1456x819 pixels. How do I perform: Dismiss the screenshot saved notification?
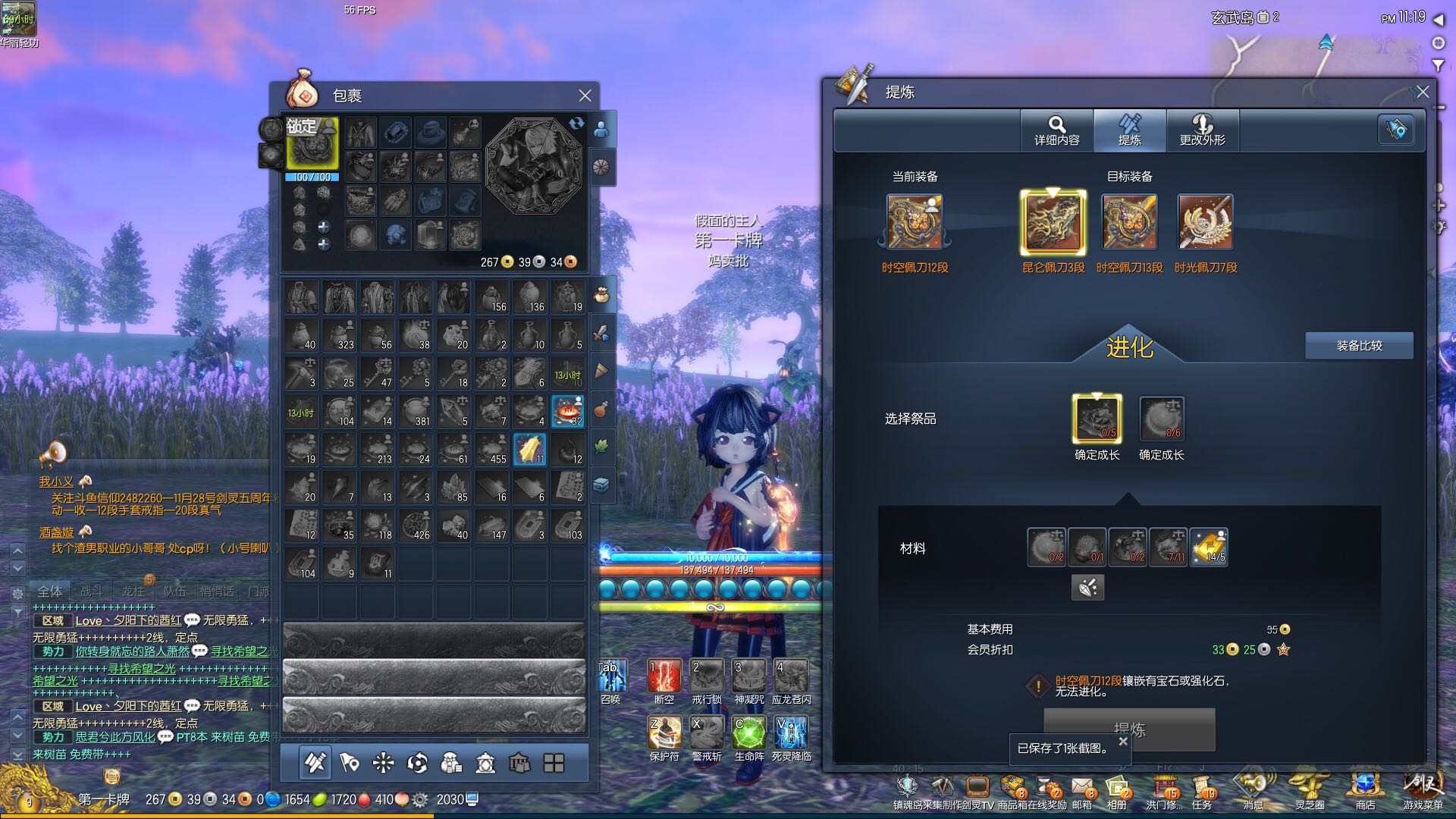click(1123, 741)
